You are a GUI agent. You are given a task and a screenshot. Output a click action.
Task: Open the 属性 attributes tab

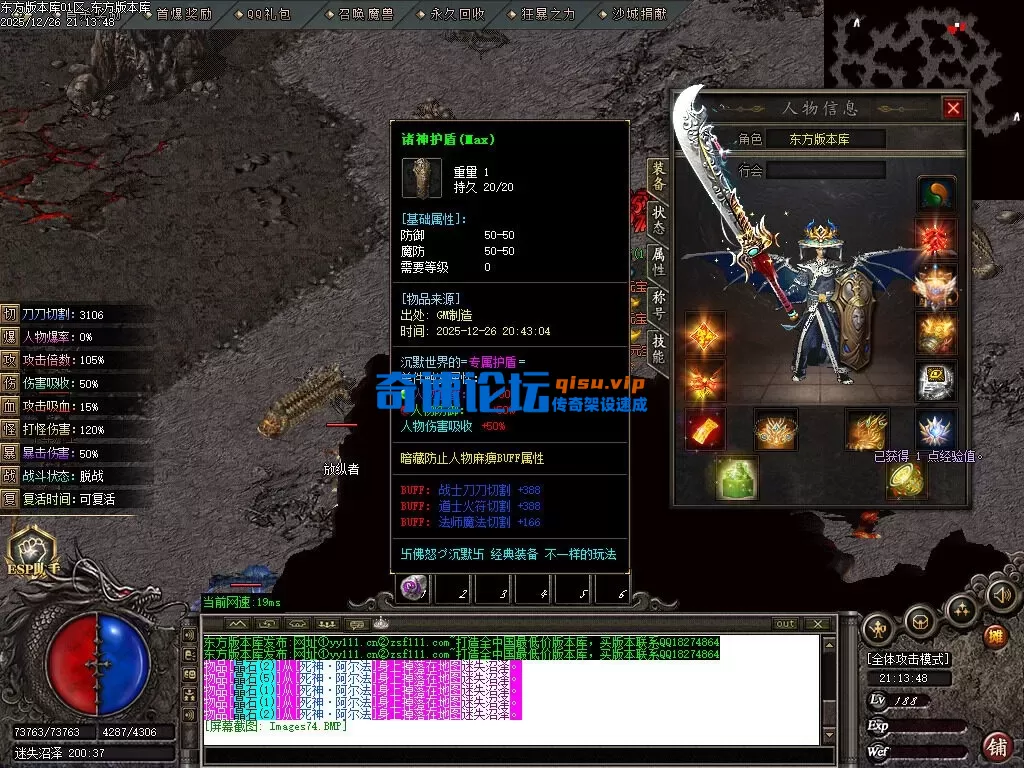[658, 259]
